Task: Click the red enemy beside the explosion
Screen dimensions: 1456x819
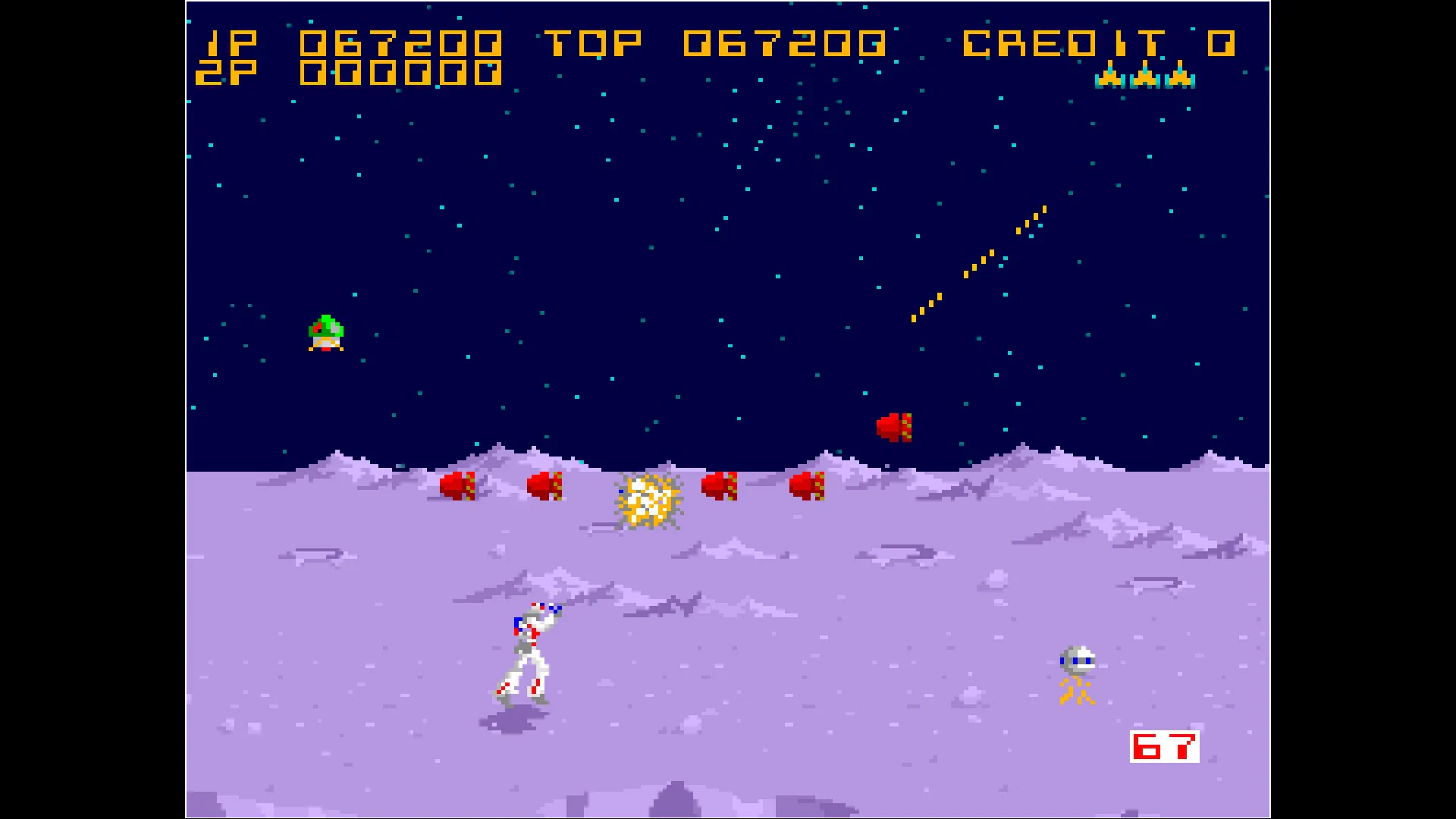Action: 719,485
